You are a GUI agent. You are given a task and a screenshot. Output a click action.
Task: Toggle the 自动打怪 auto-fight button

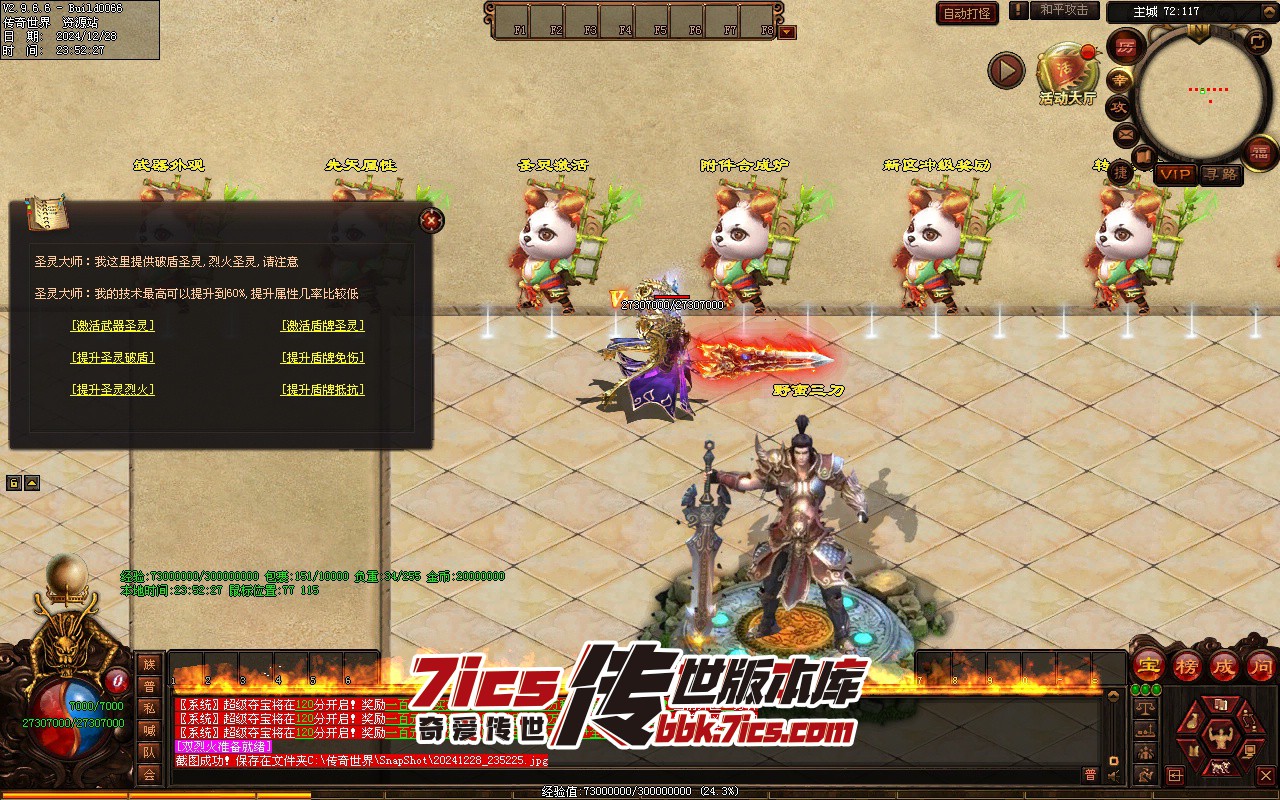[x=967, y=13]
